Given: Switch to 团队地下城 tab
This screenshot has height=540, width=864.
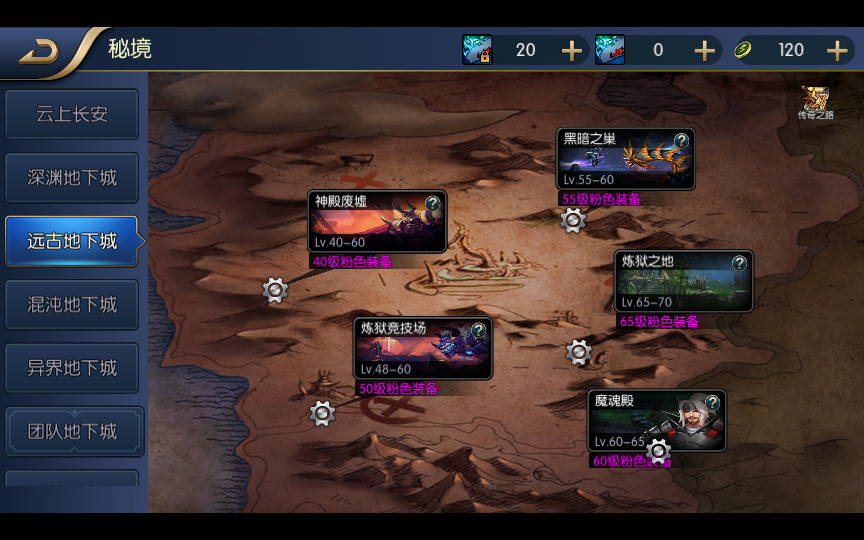Looking at the screenshot, I should point(72,432).
